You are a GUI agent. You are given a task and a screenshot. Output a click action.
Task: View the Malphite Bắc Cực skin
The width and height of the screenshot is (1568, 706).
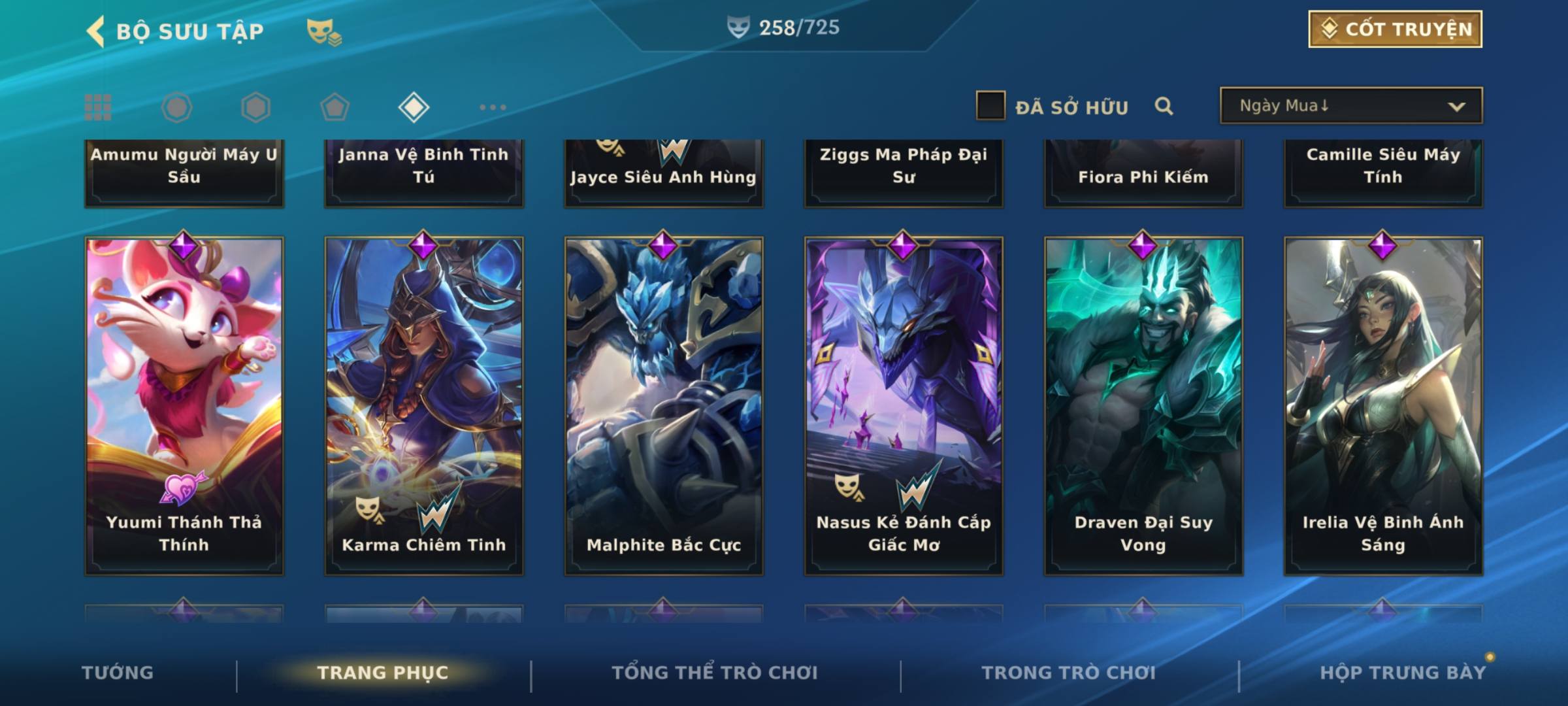pyautogui.click(x=664, y=405)
